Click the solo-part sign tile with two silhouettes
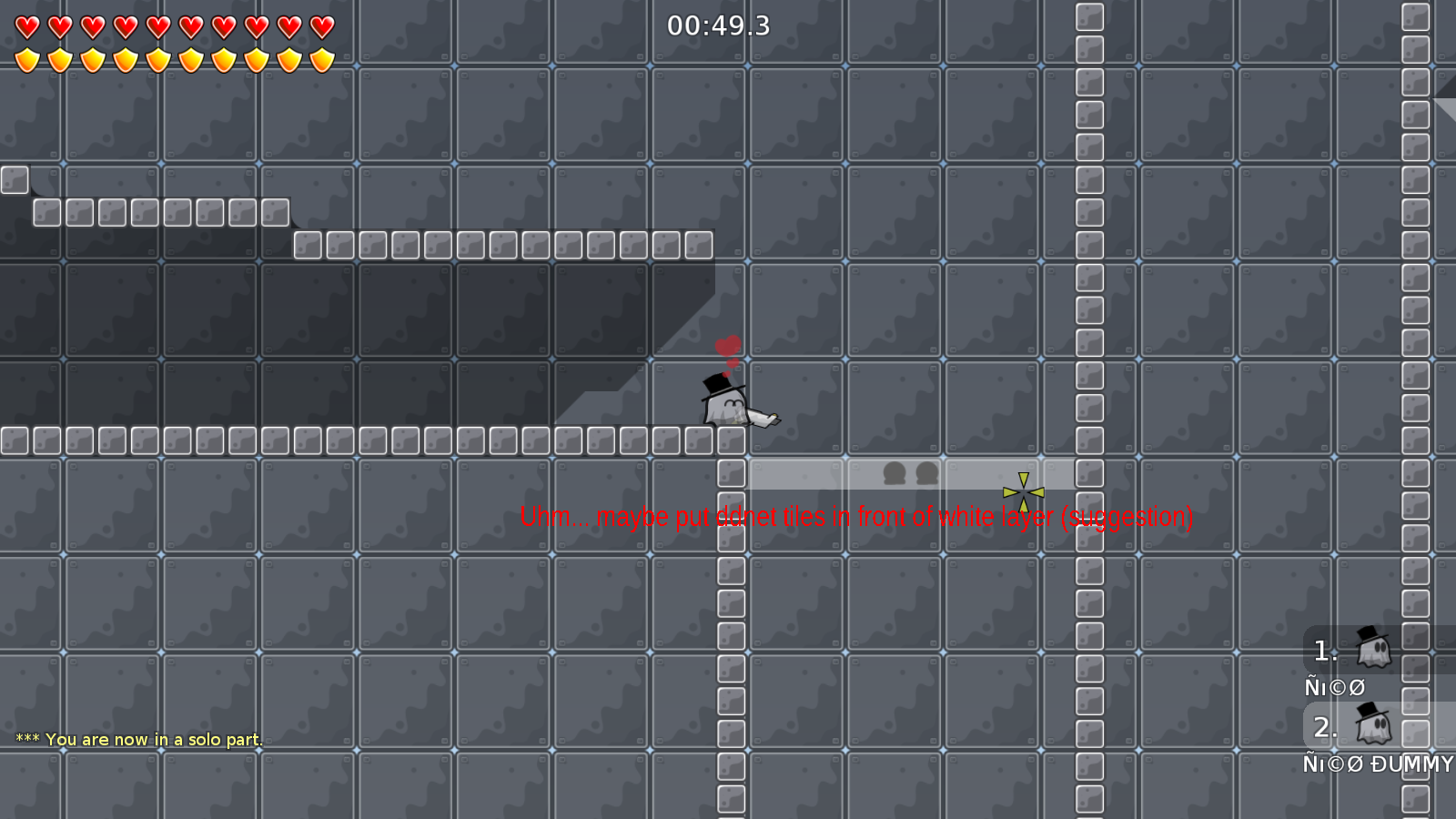Screen dimensions: 1456x819 coord(908,473)
